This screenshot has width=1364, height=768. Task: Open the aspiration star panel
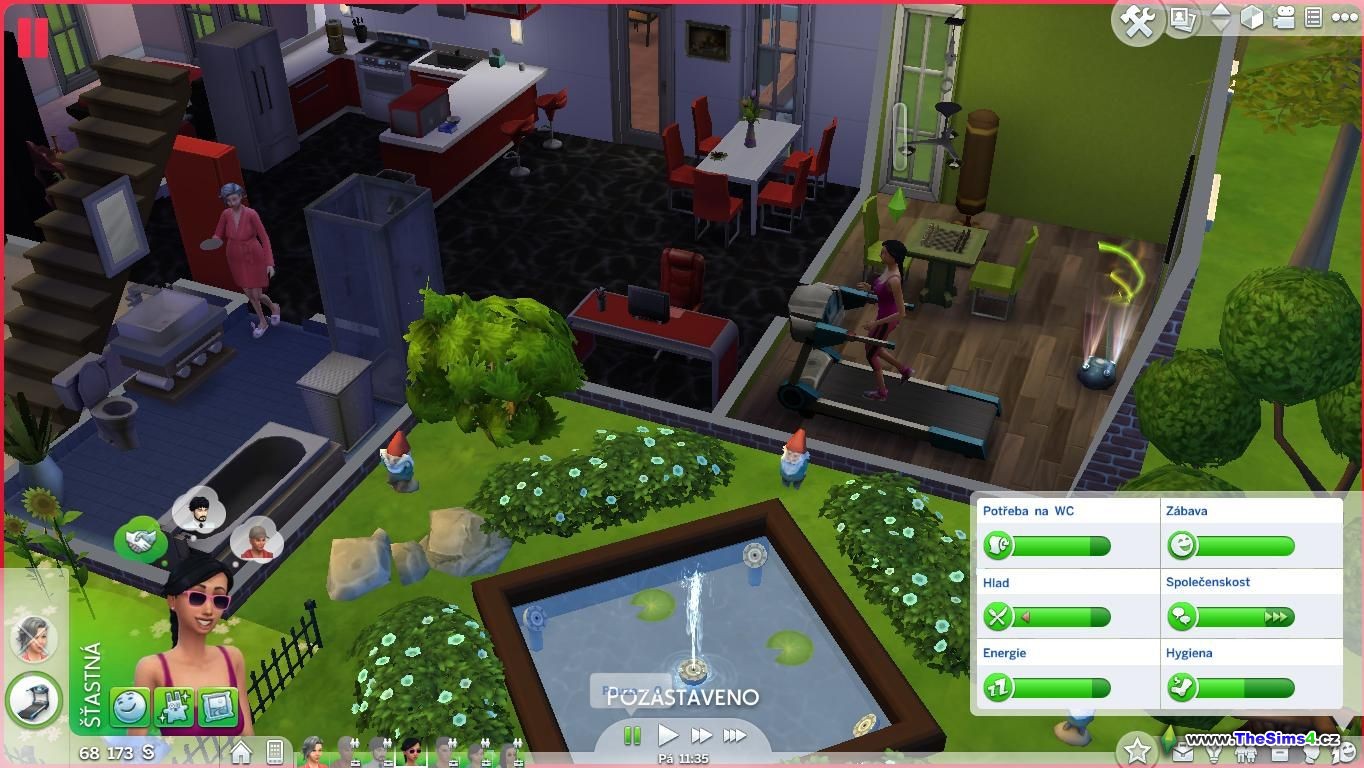(x=1137, y=748)
